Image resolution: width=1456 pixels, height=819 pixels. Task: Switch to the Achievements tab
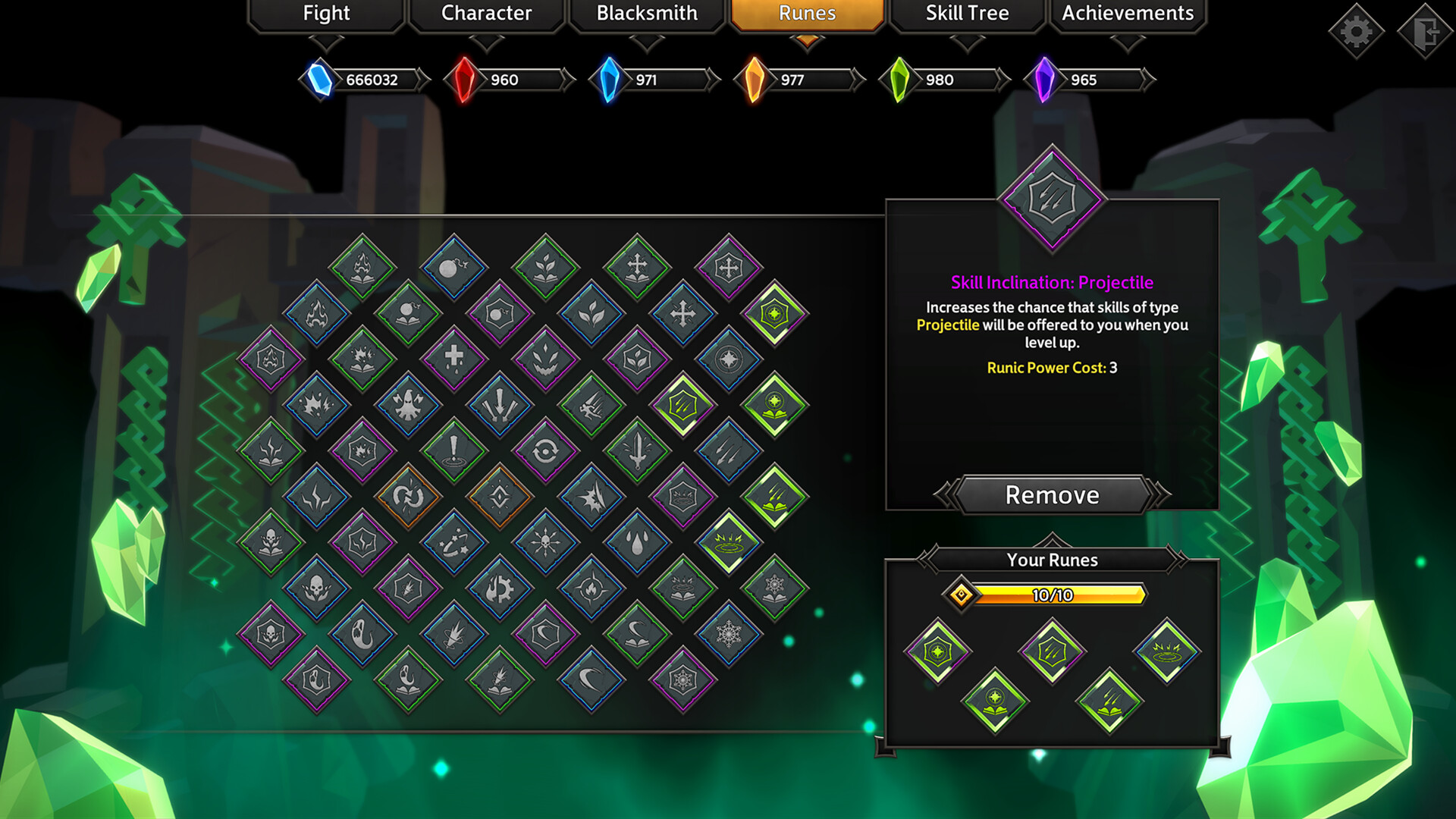(1128, 13)
